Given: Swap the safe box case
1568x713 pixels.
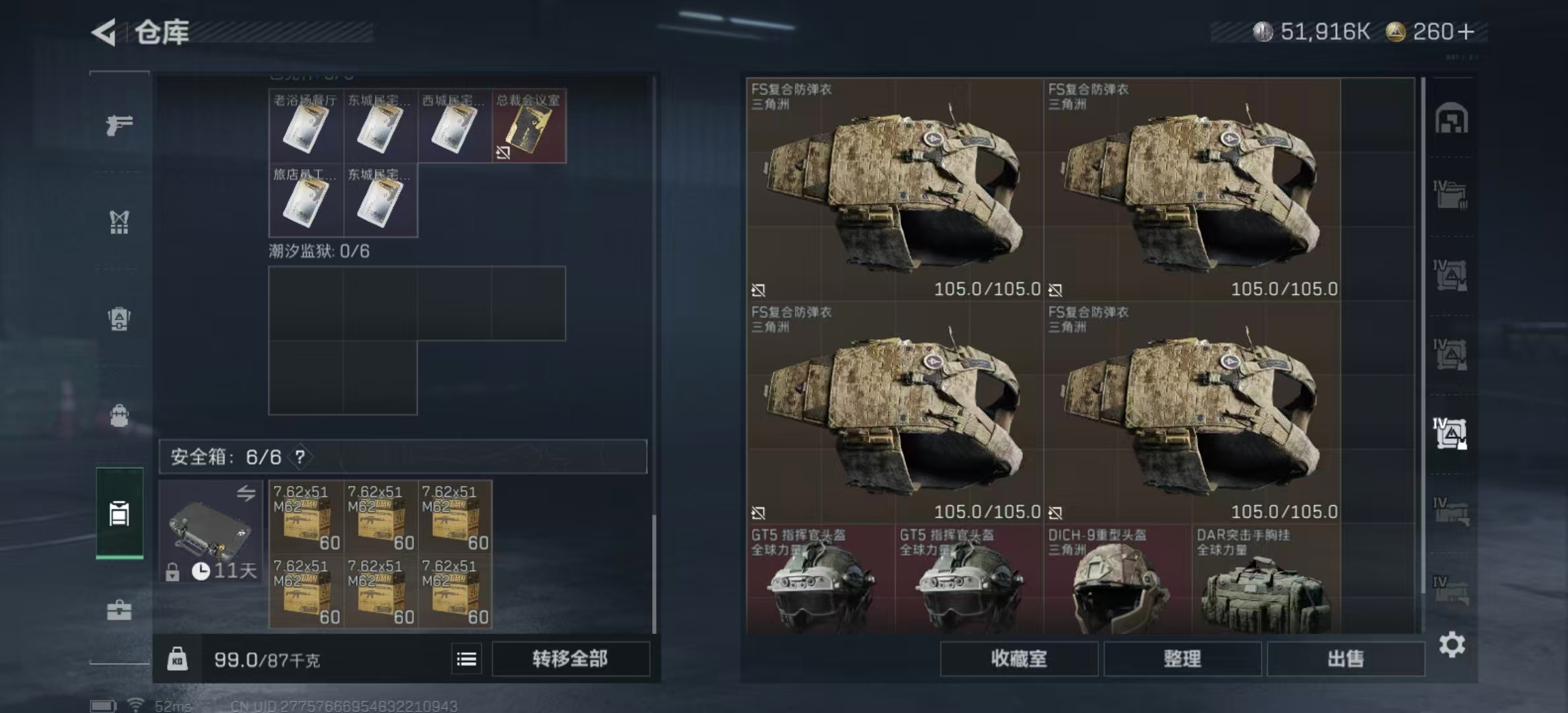Looking at the screenshot, I should pyautogui.click(x=246, y=492).
